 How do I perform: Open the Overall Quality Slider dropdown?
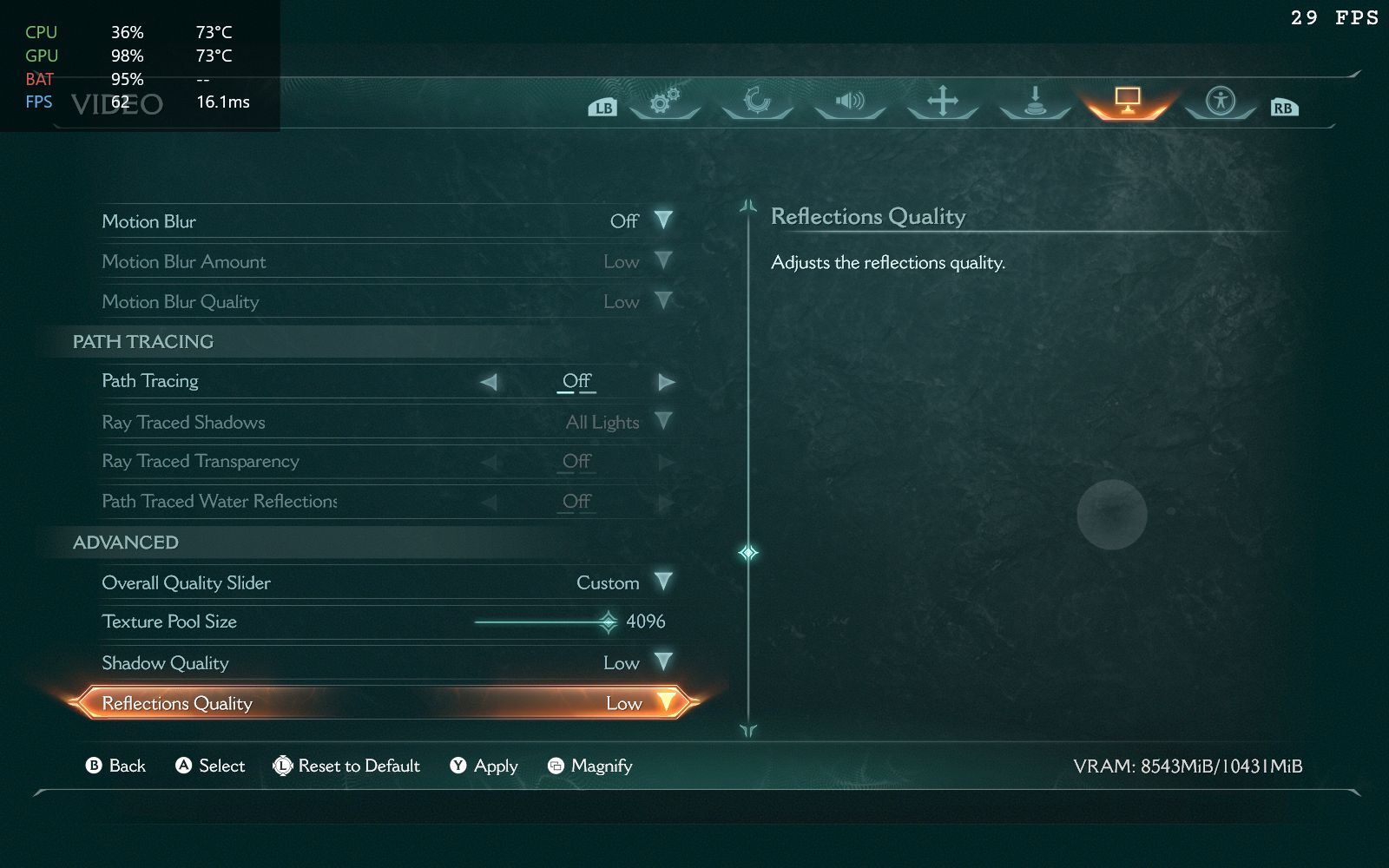(x=663, y=582)
